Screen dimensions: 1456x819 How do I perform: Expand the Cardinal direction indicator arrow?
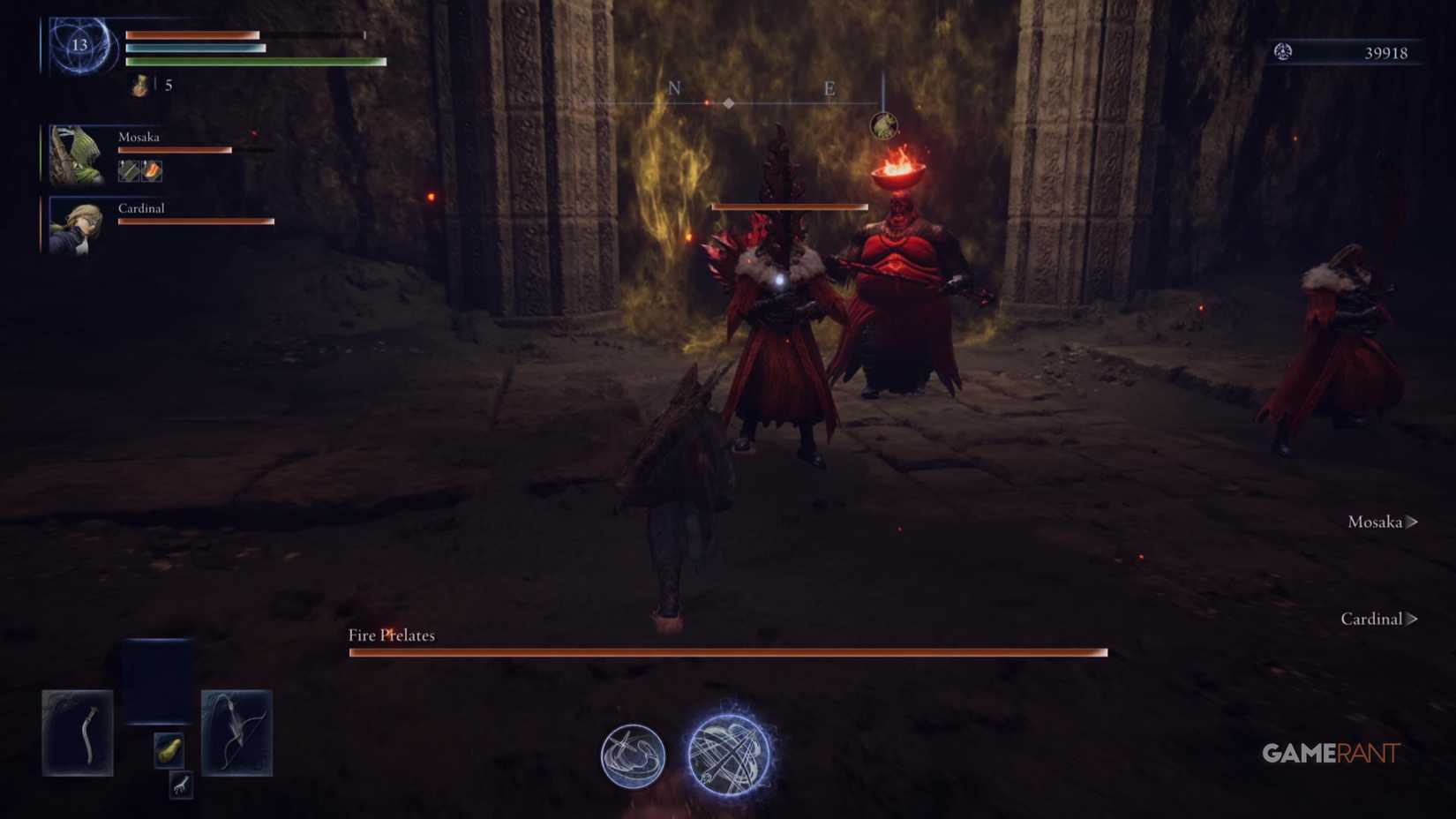[x=1412, y=619]
